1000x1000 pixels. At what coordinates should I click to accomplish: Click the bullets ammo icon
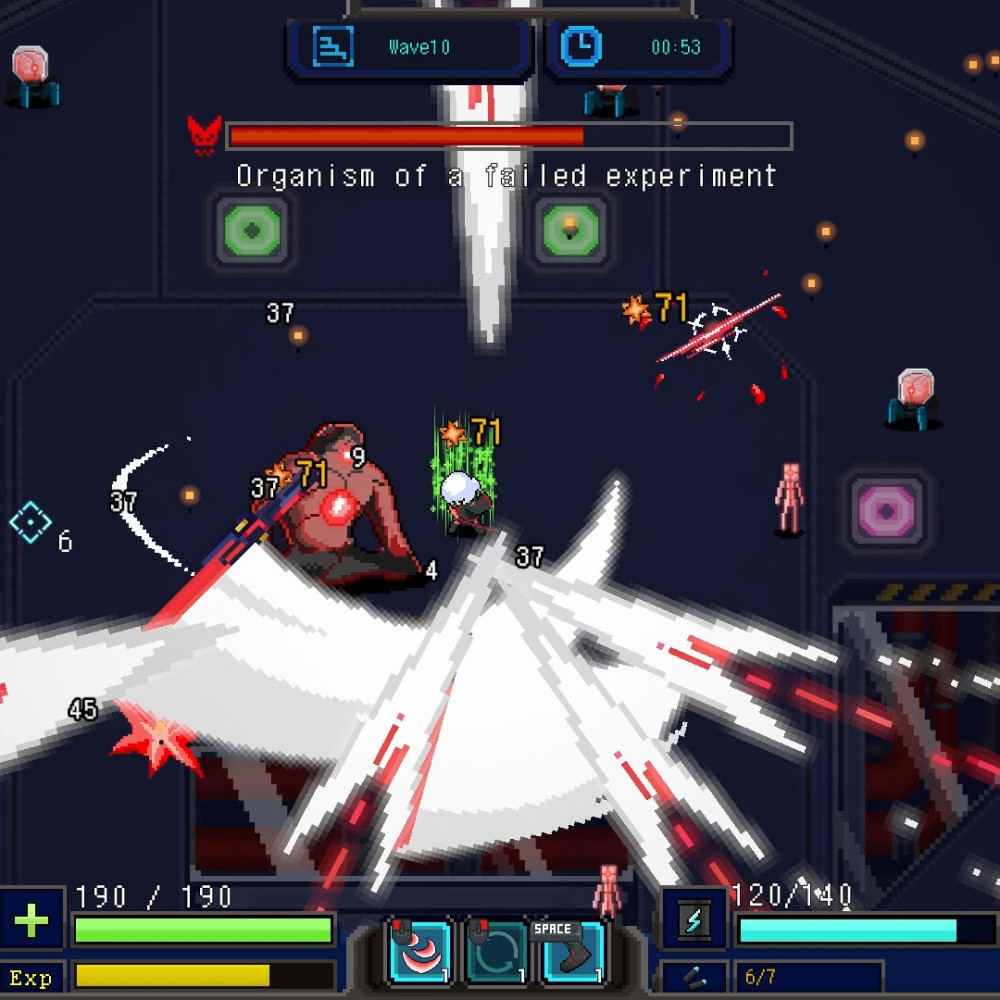pos(694,977)
